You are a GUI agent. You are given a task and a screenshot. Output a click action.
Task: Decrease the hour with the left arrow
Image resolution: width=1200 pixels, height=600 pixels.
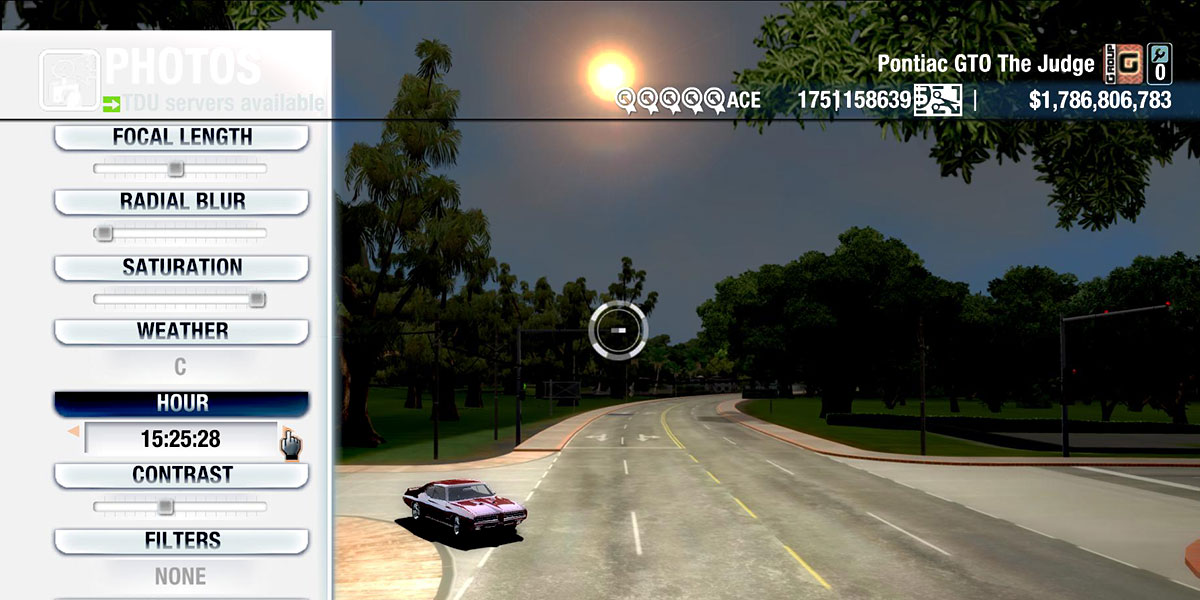coord(73,432)
